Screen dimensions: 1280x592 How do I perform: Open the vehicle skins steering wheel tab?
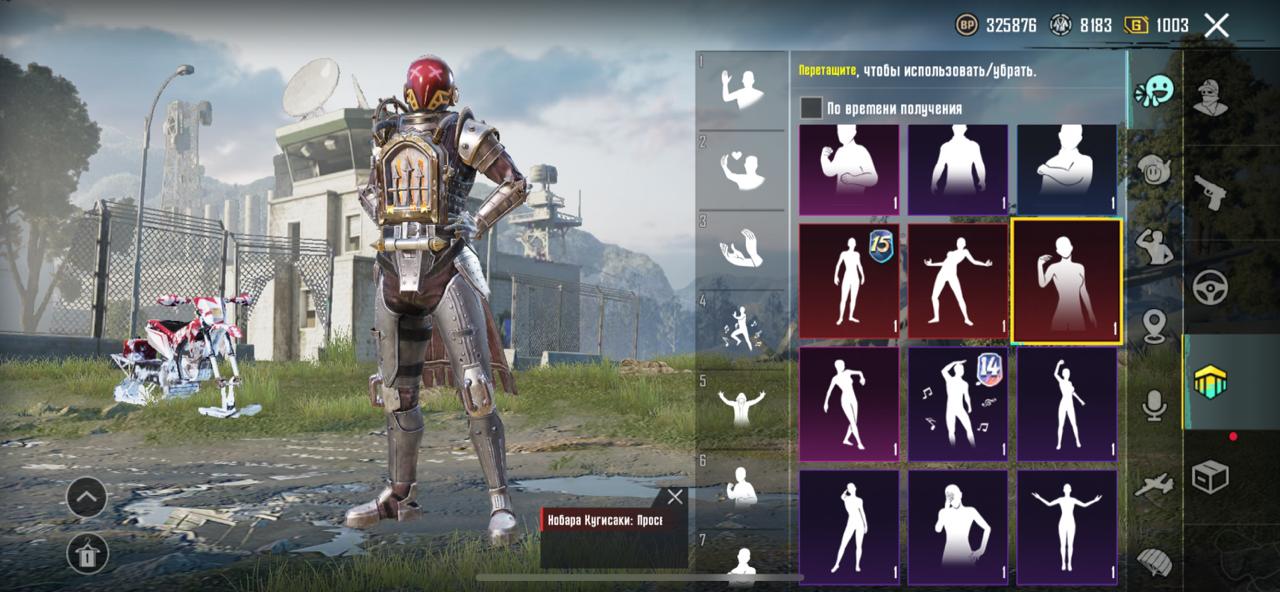pyautogui.click(x=1210, y=287)
